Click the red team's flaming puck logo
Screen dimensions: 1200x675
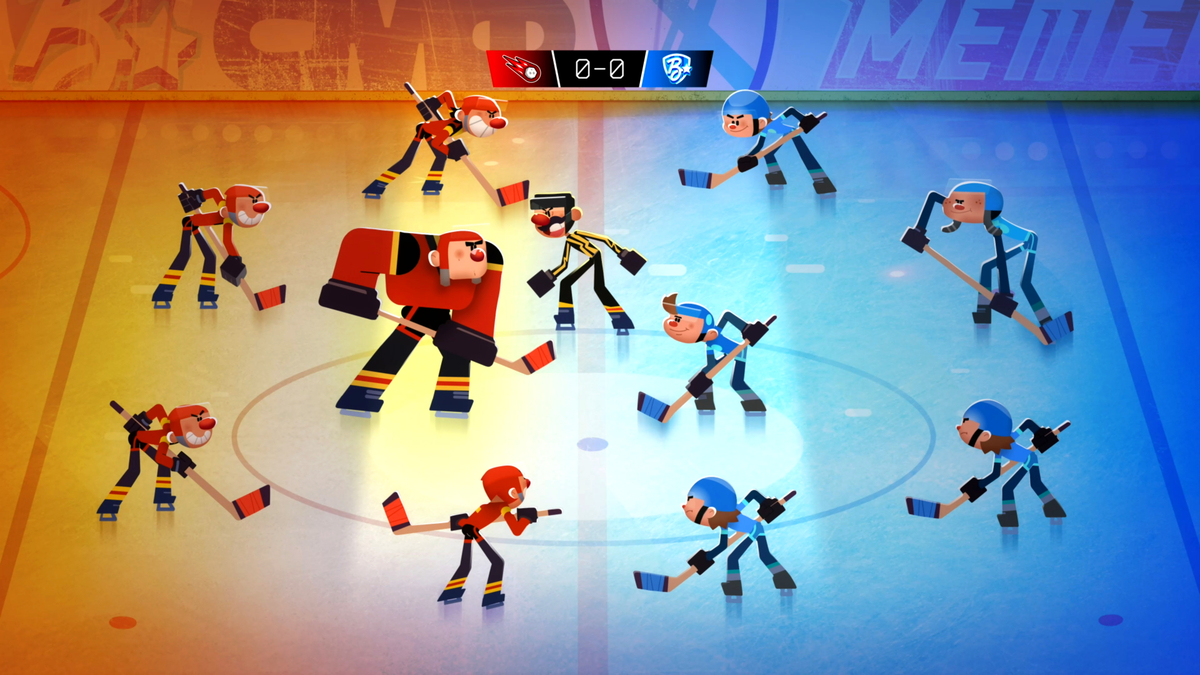[520, 69]
